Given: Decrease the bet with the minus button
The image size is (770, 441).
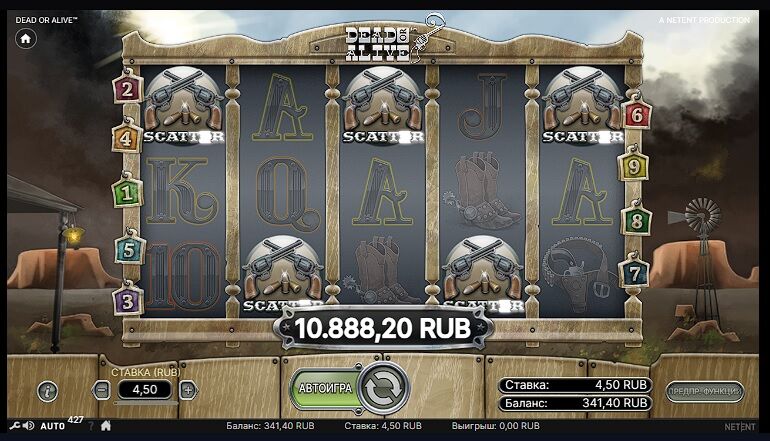Looking at the screenshot, I should tap(102, 390).
